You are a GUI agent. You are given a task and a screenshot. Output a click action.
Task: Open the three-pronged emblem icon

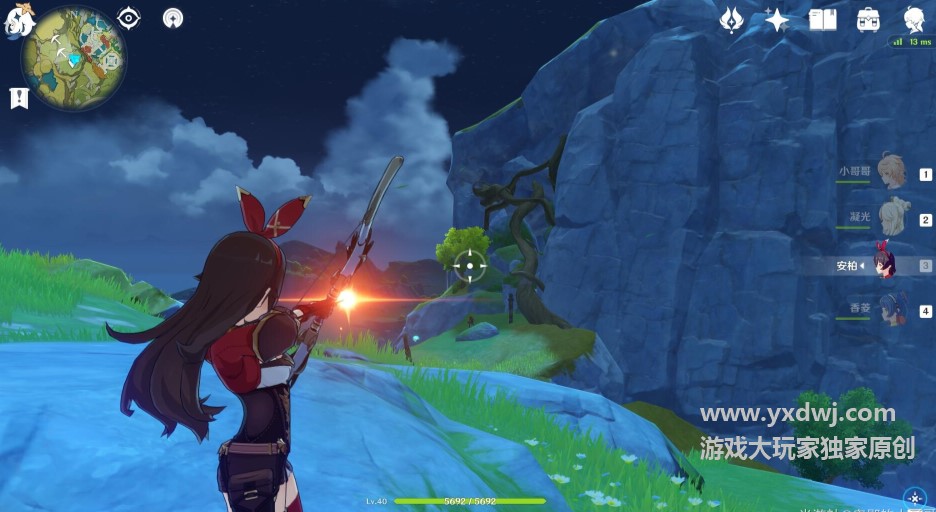pyautogui.click(x=732, y=19)
